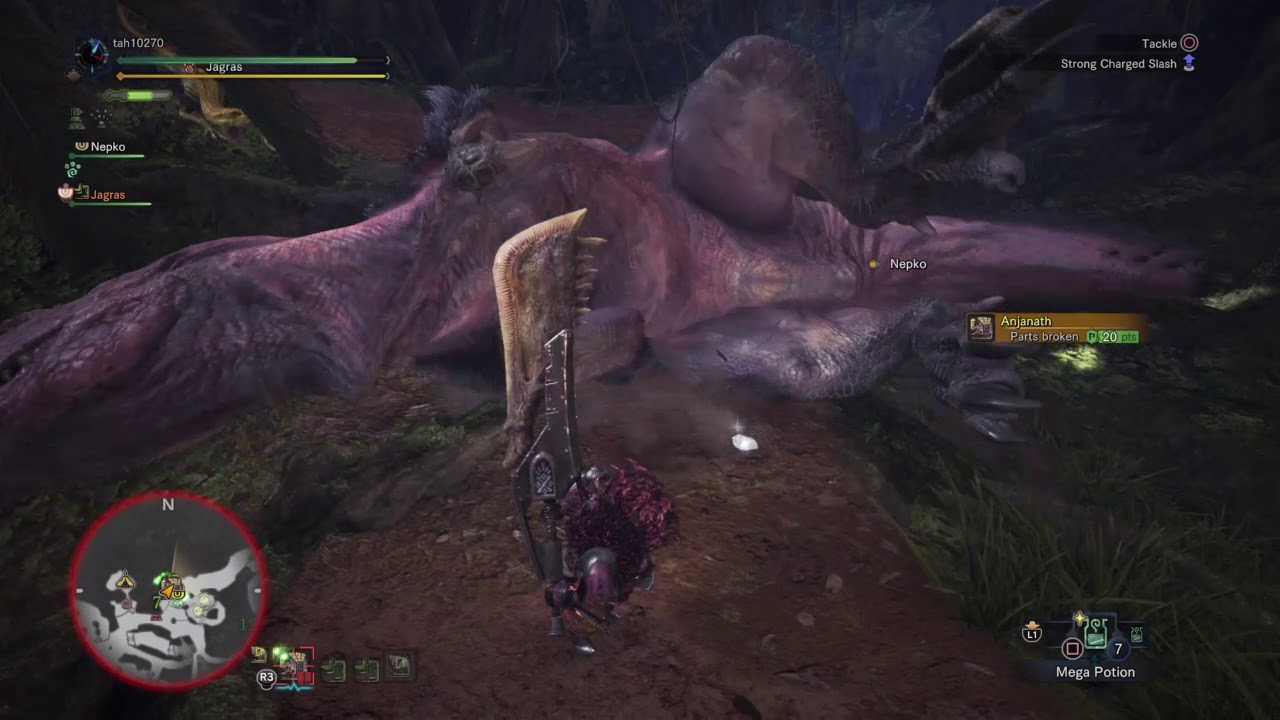
Task: Click the Nepko Palico party entry
Action: (107, 147)
